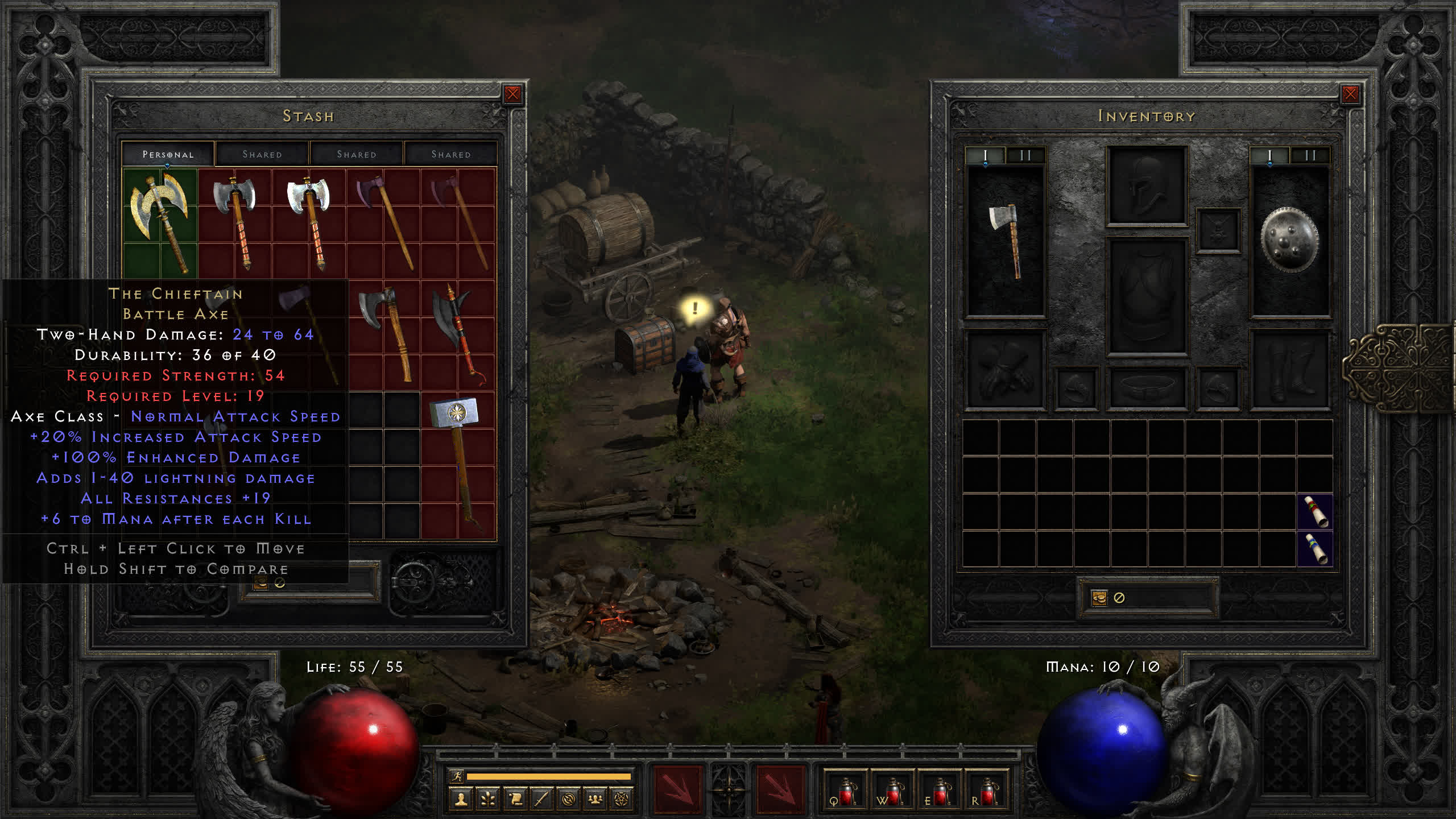Click the pentagram game menu icon
Viewport: 1456px width, 819px height.
click(x=622, y=800)
